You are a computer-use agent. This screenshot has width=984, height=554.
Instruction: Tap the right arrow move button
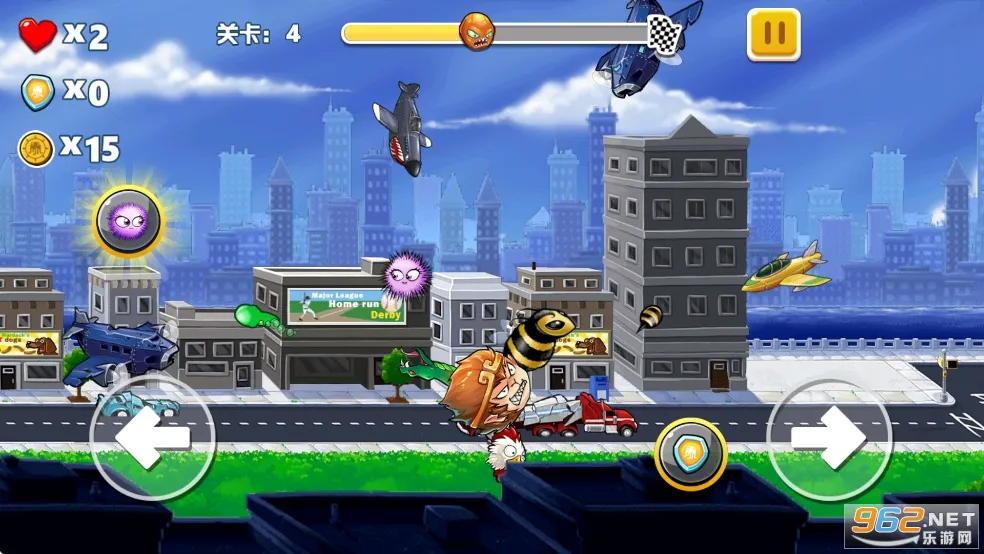point(829,436)
